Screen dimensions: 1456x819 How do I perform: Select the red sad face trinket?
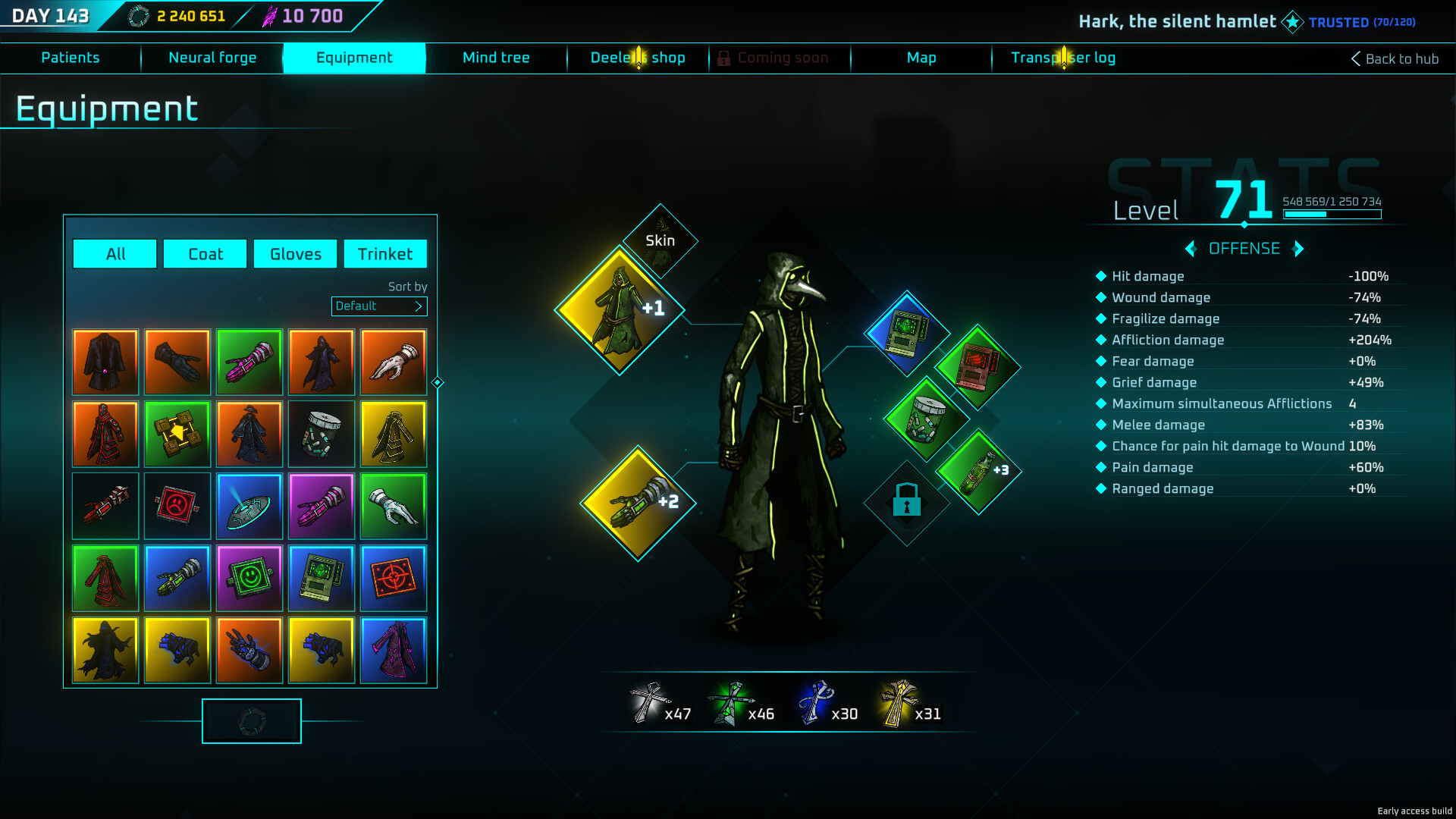pyautogui.click(x=177, y=506)
